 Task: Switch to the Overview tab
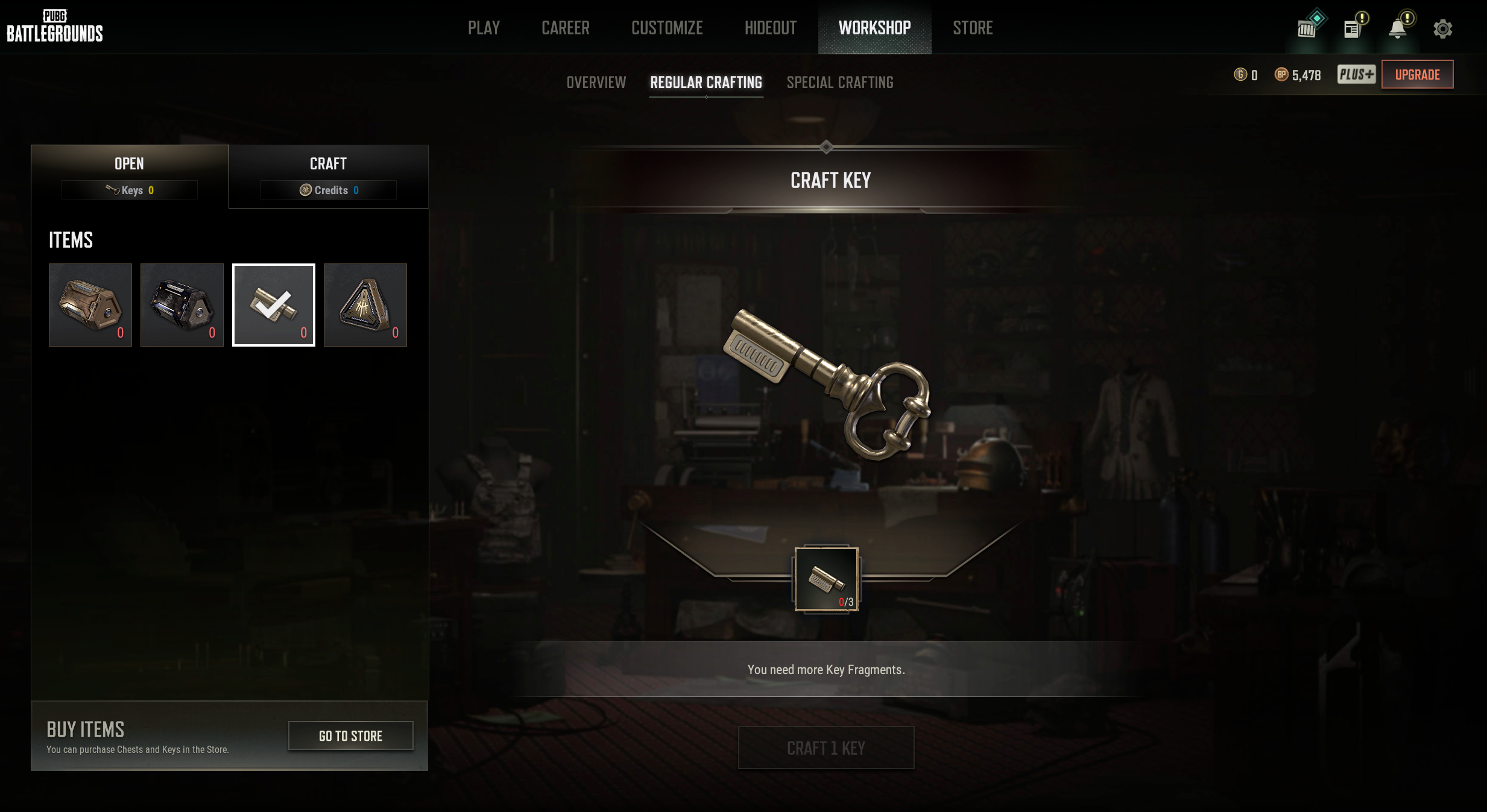(x=596, y=83)
